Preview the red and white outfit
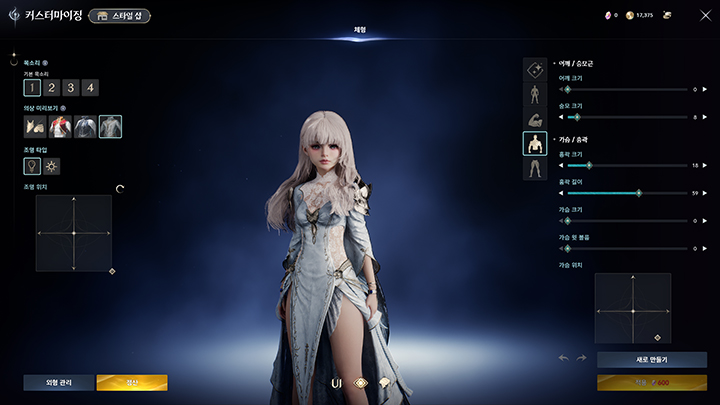720x405 pixels. pyautogui.click(x=60, y=126)
